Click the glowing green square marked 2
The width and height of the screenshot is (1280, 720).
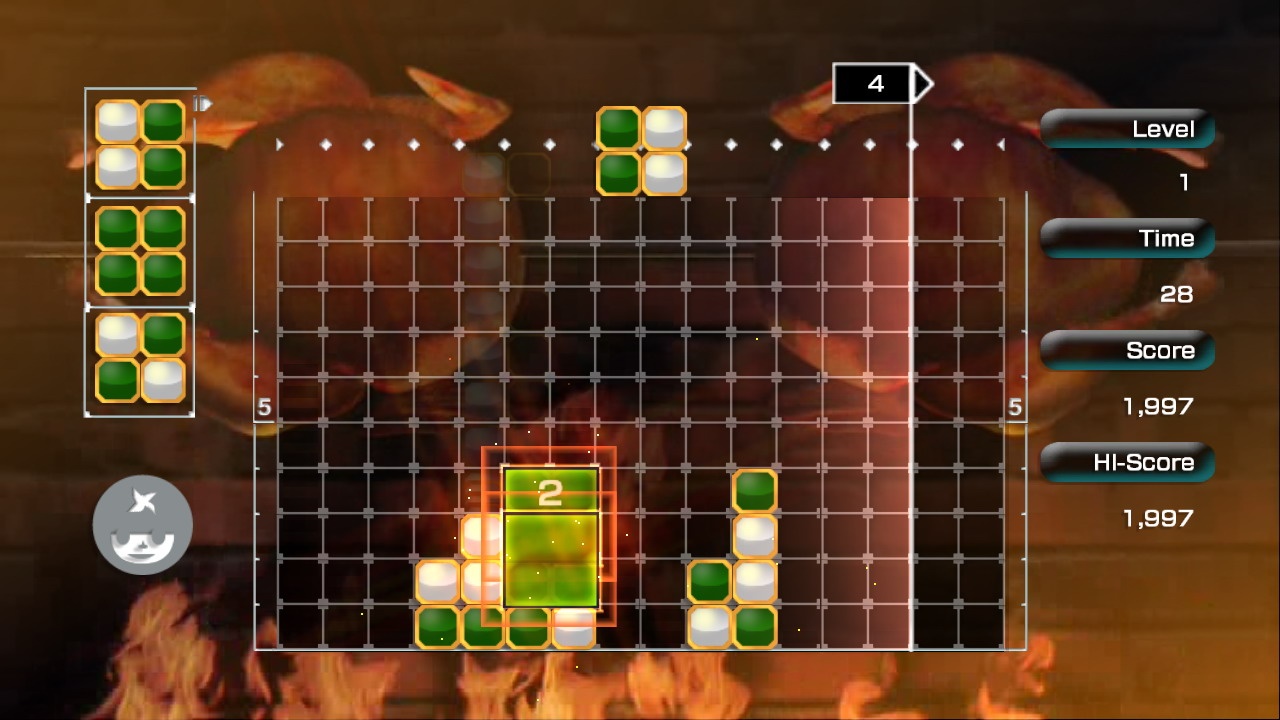click(x=550, y=538)
